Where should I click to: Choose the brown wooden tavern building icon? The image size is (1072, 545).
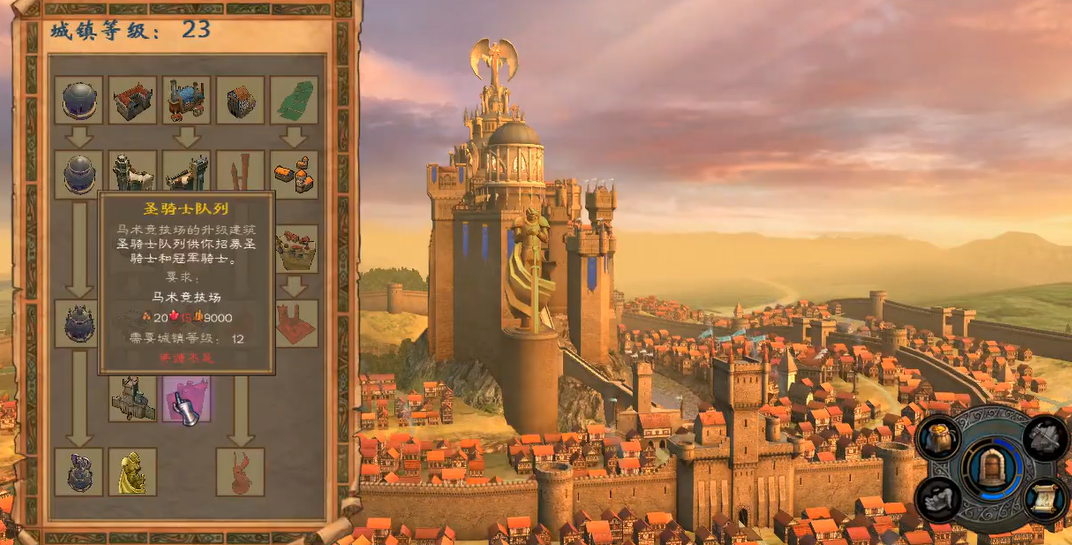point(241,100)
